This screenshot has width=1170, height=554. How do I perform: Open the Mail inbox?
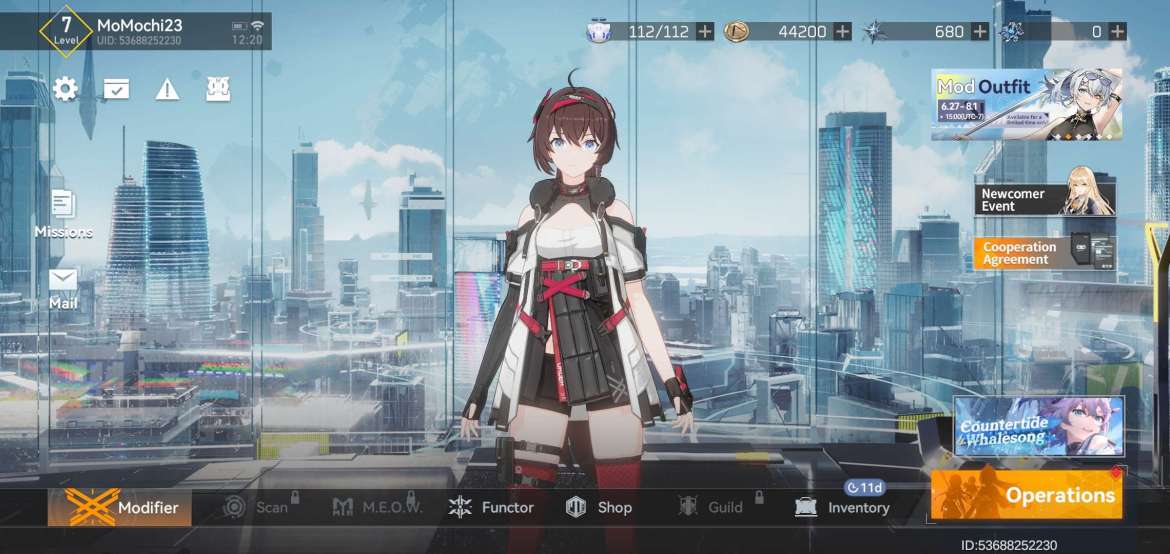(x=63, y=286)
